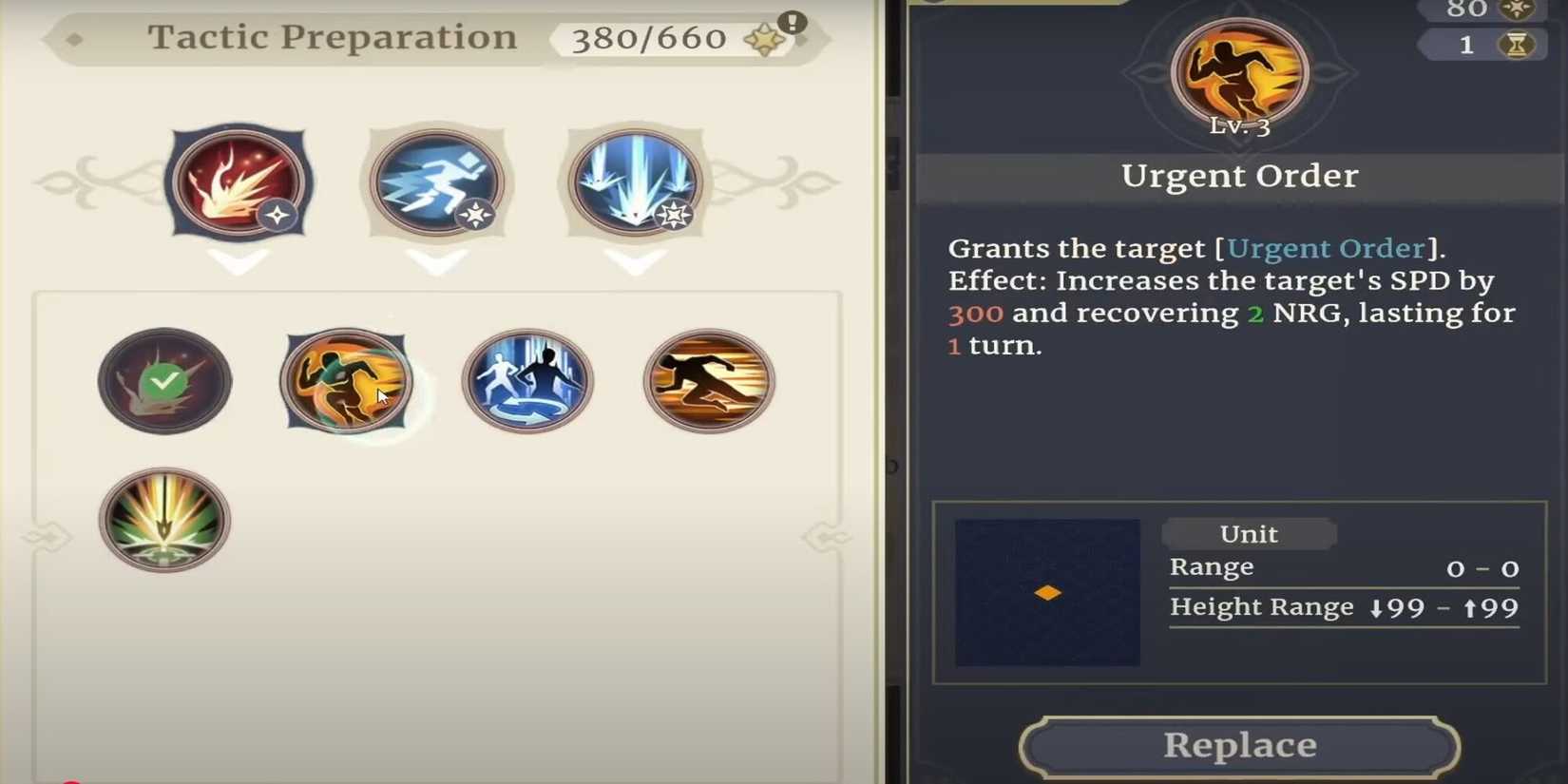This screenshot has width=1568, height=784.
Task: Click the range preview grid thumbnail
Action: click(1045, 591)
